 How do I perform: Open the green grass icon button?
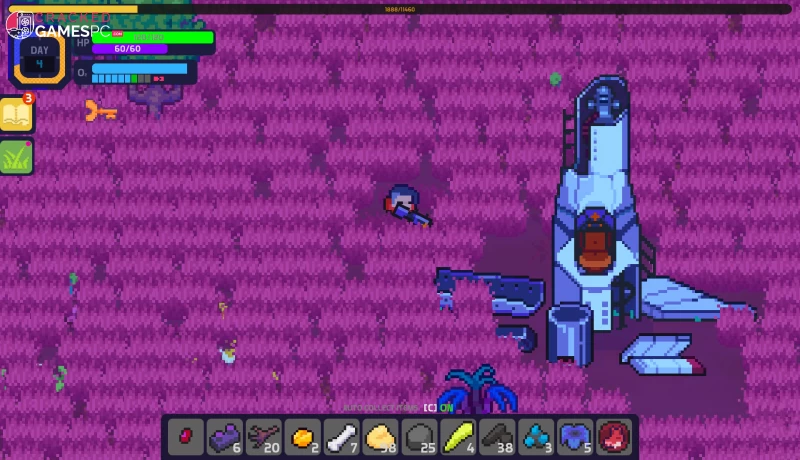(x=17, y=157)
